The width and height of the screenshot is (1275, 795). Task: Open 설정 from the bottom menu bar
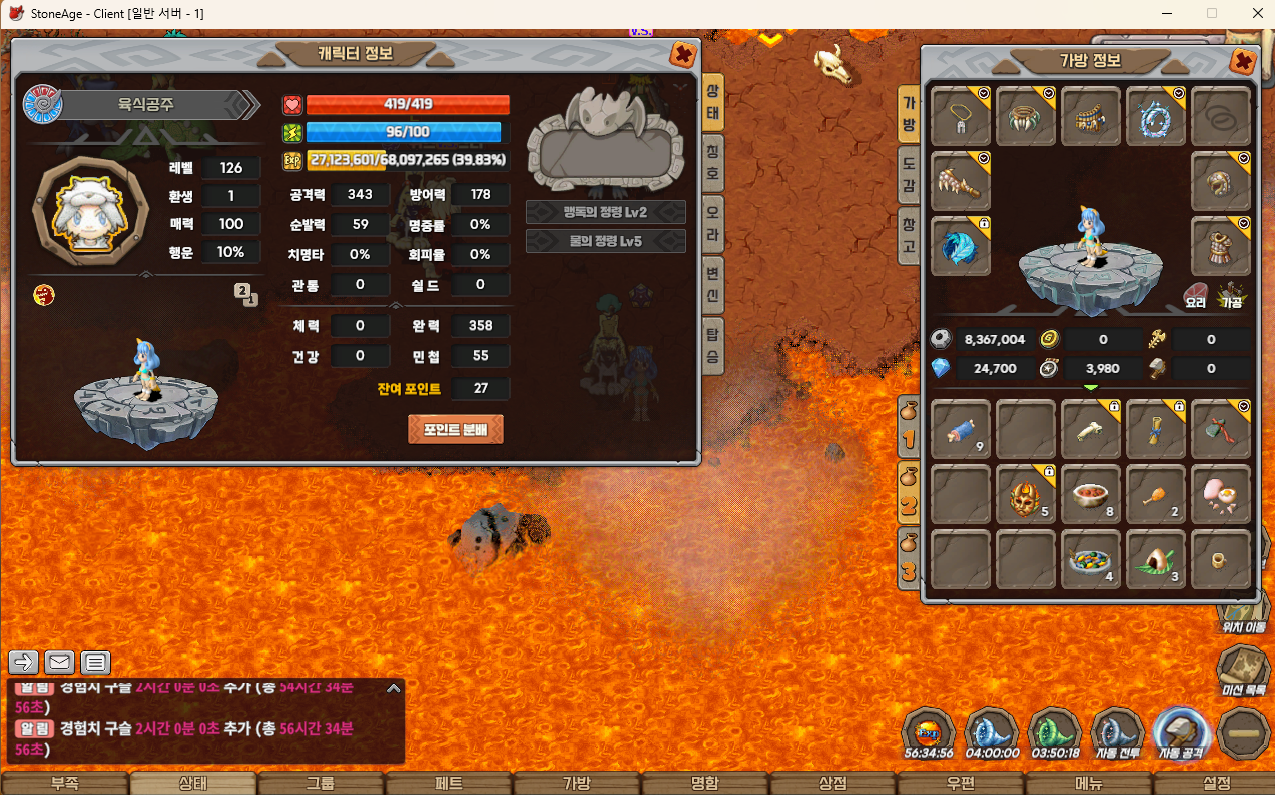point(1217,784)
